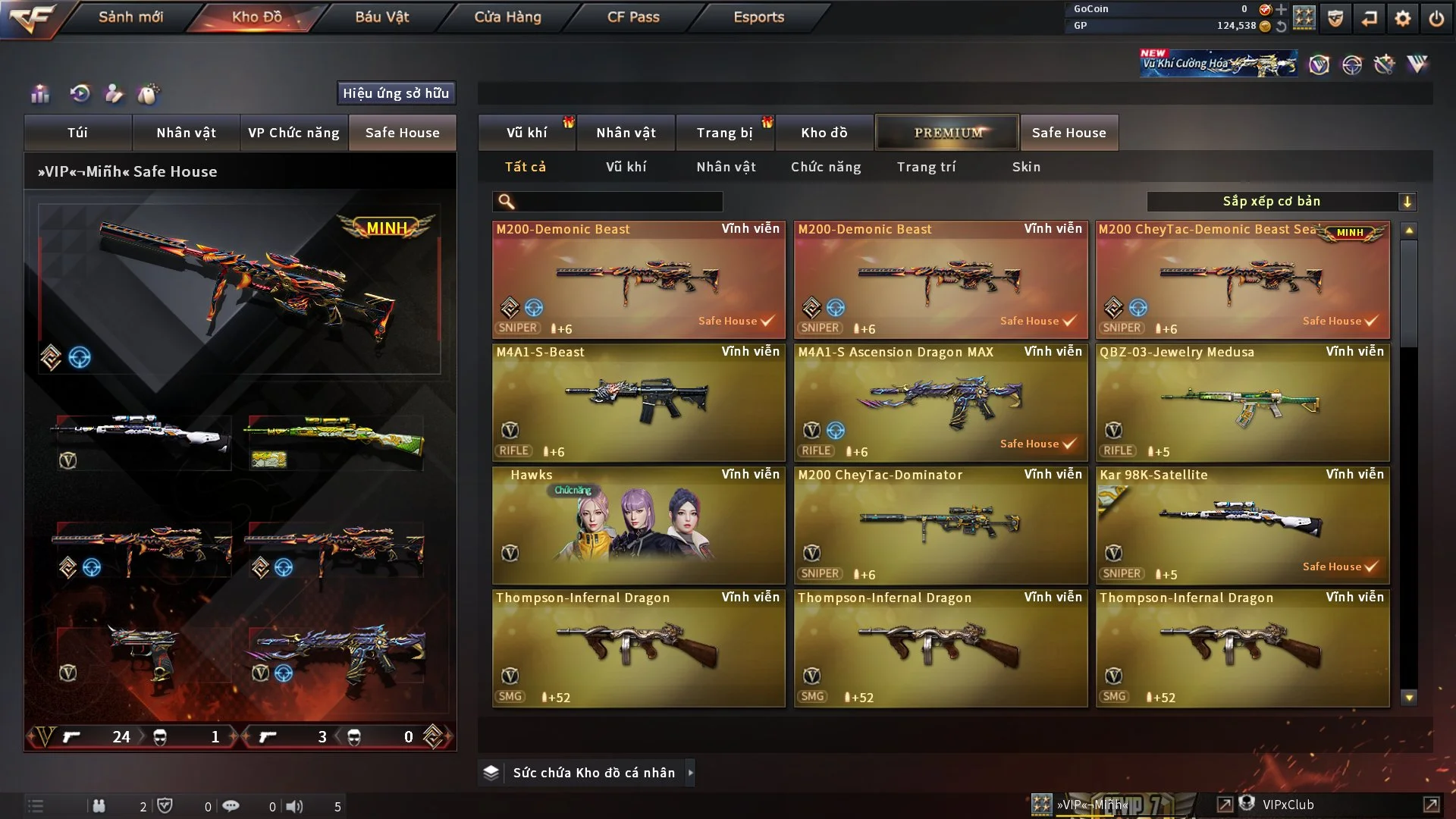This screenshot has height=819, width=1456.
Task: Open the CF Pass page
Action: pyautogui.click(x=633, y=17)
